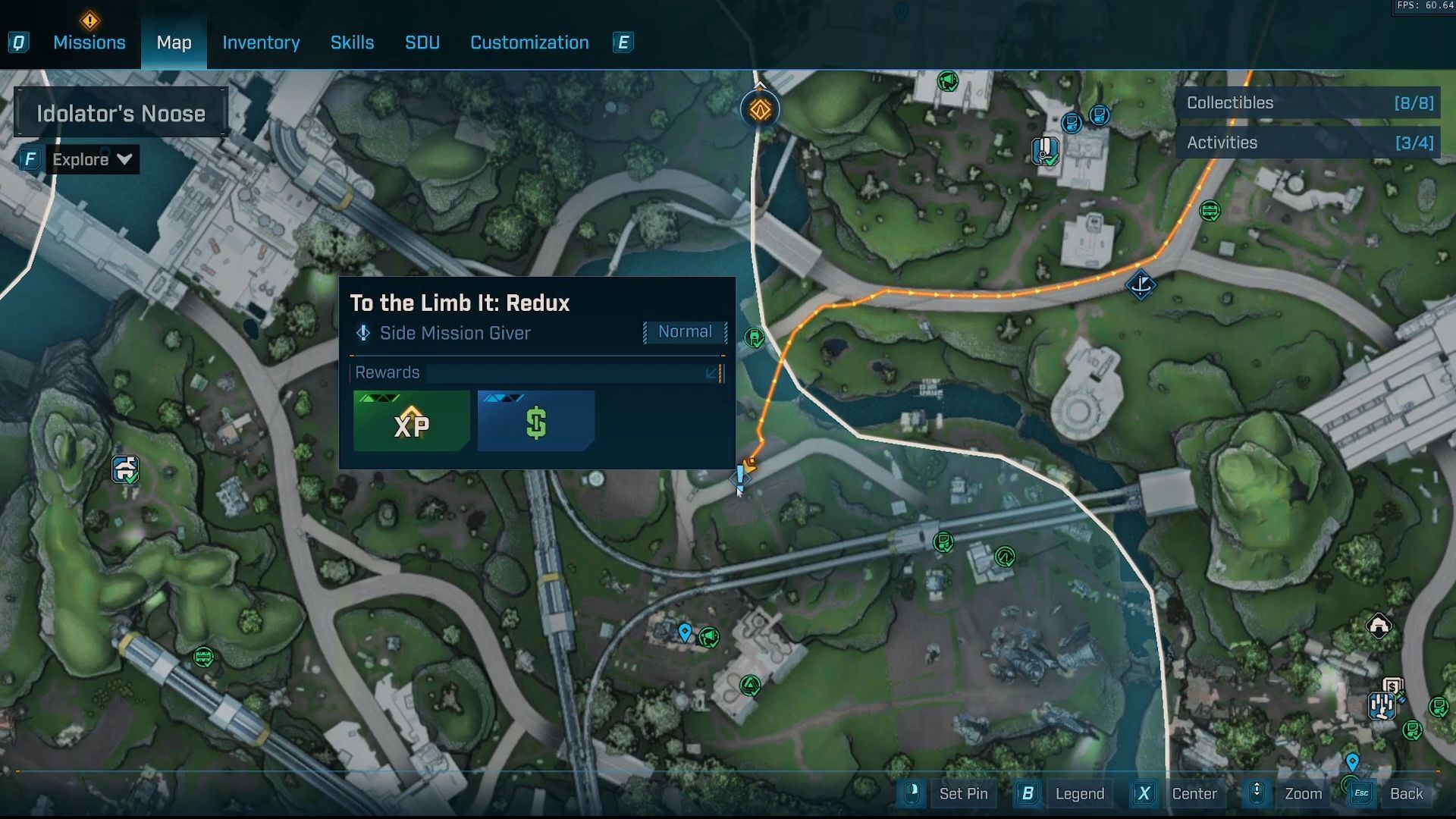The width and height of the screenshot is (1456, 819).
Task: Center the map view
Action: click(x=1194, y=794)
